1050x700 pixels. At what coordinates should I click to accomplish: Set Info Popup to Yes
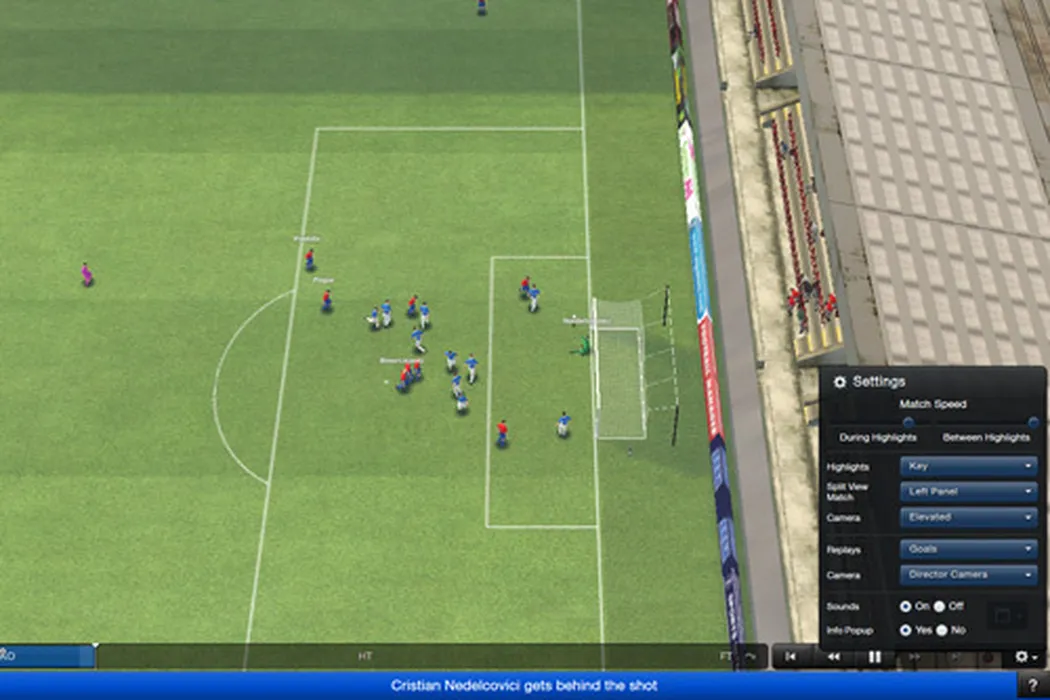point(906,630)
